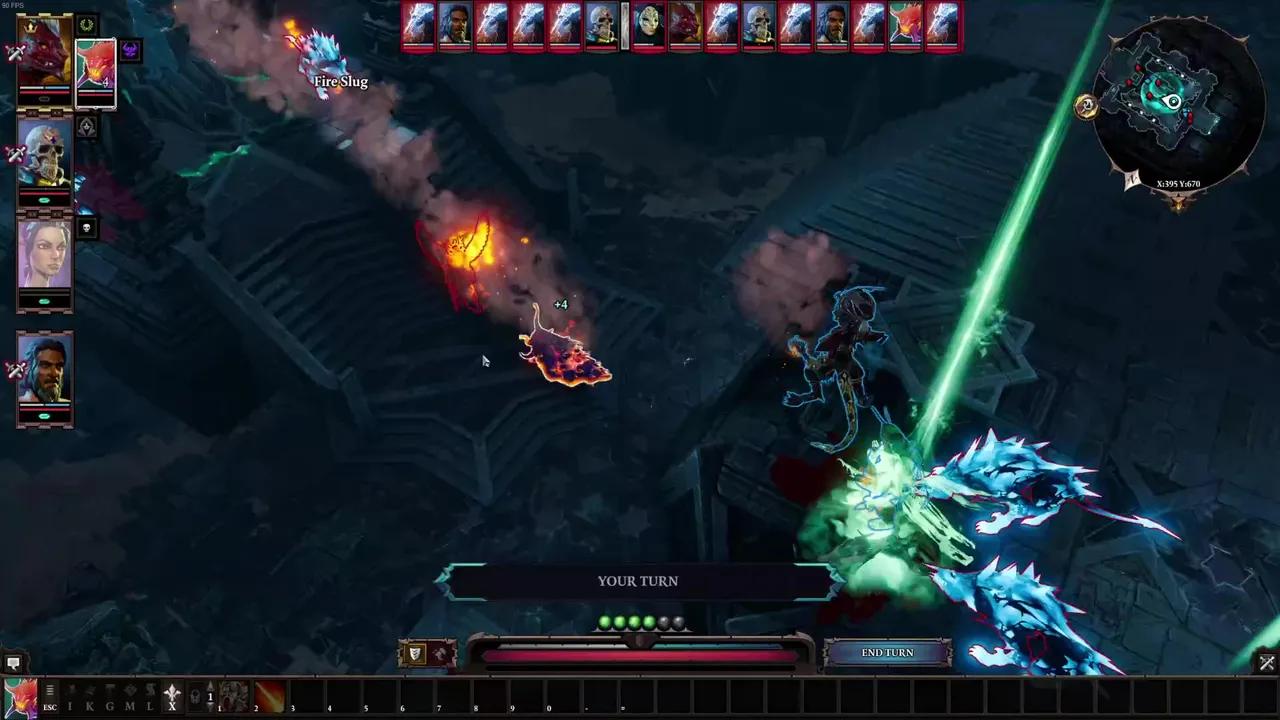This screenshot has height=720, width=1280.
Task: Choose the purple-skinned woman party portrait
Action: pyautogui.click(x=44, y=255)
